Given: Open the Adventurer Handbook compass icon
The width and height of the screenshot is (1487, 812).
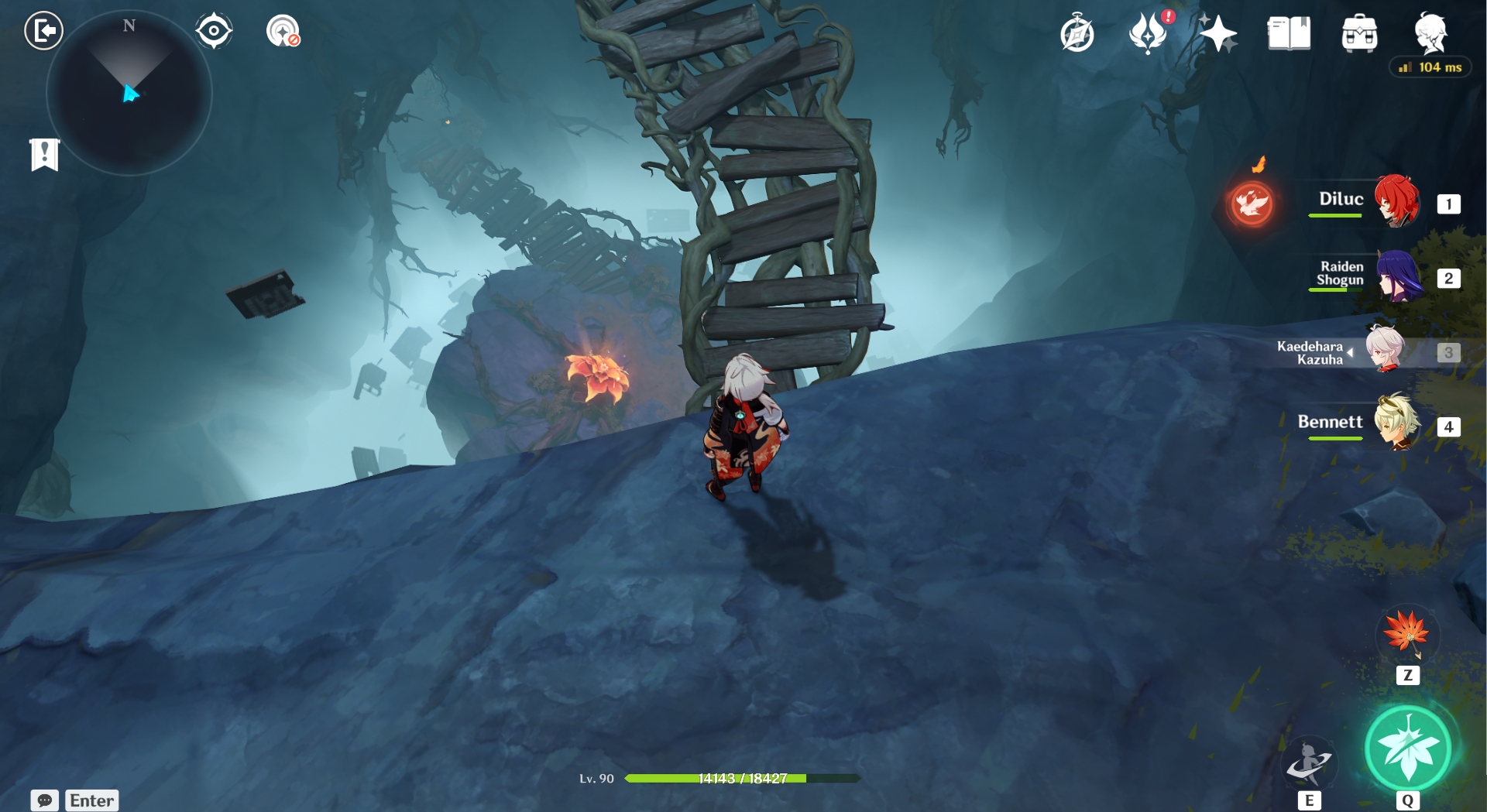Looking at the screenshot, I should 1077,34.
